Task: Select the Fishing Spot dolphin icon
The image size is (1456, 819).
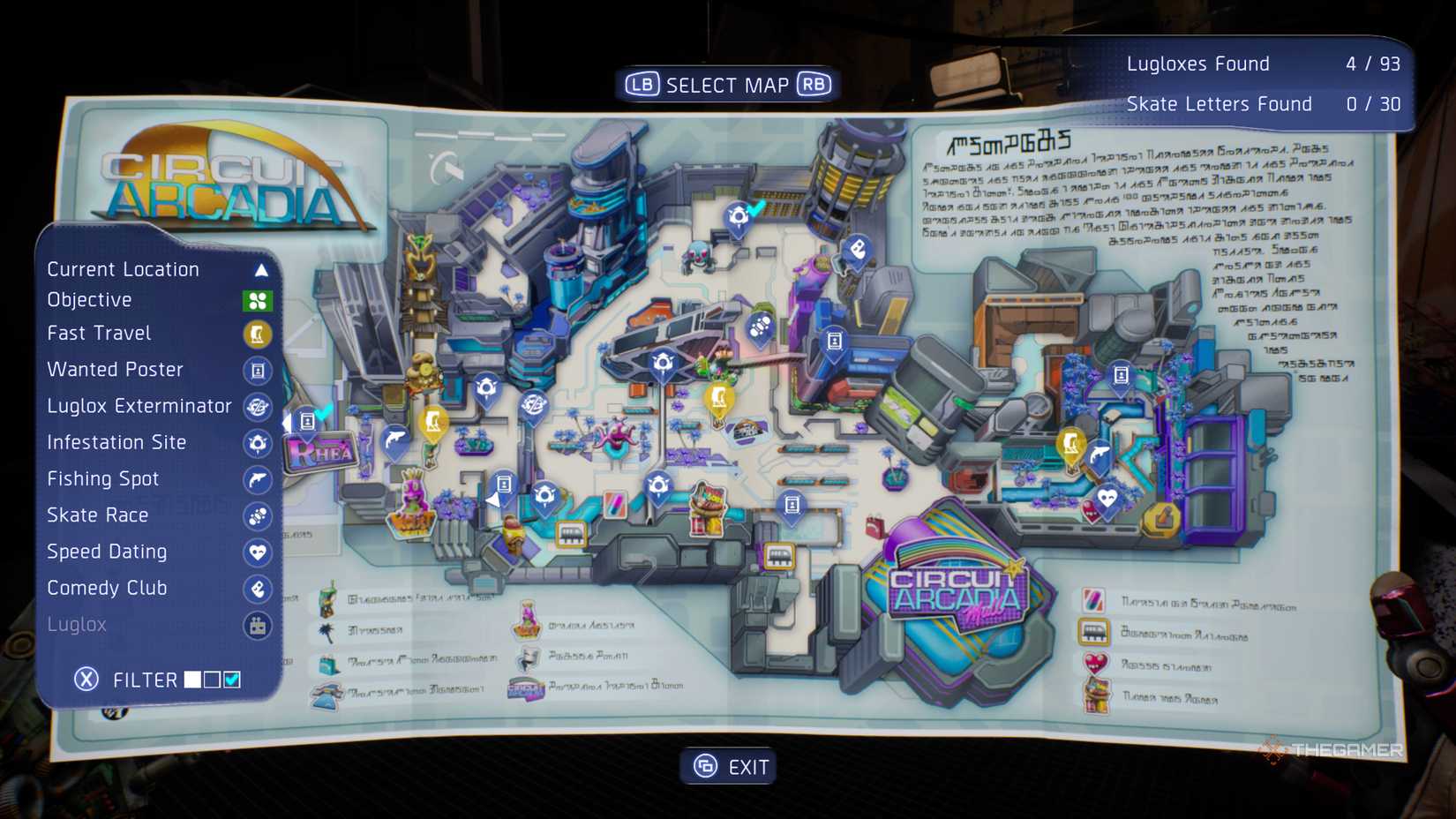Action: 257,480
